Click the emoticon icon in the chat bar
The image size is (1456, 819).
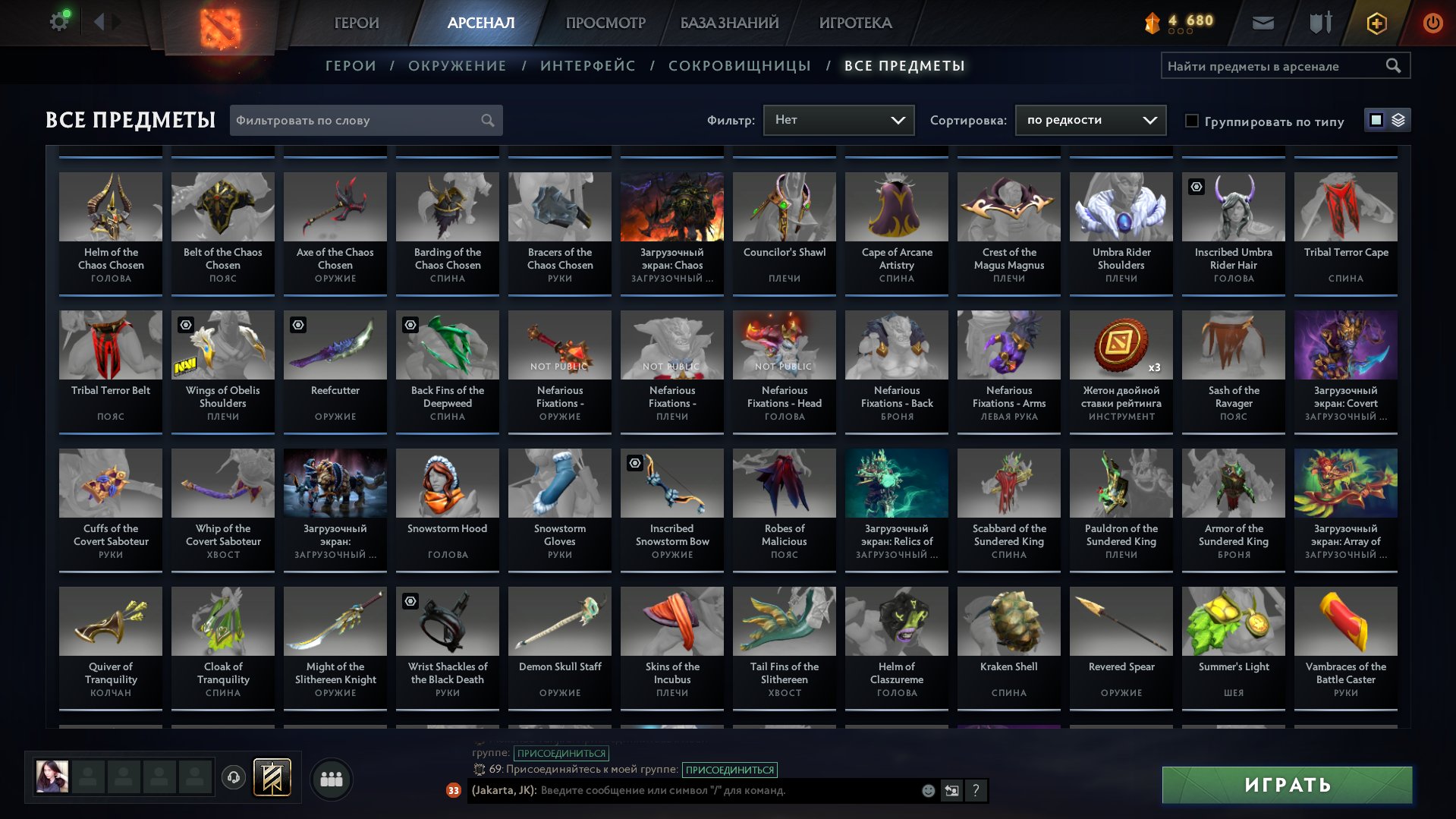(x=927, y=791)
